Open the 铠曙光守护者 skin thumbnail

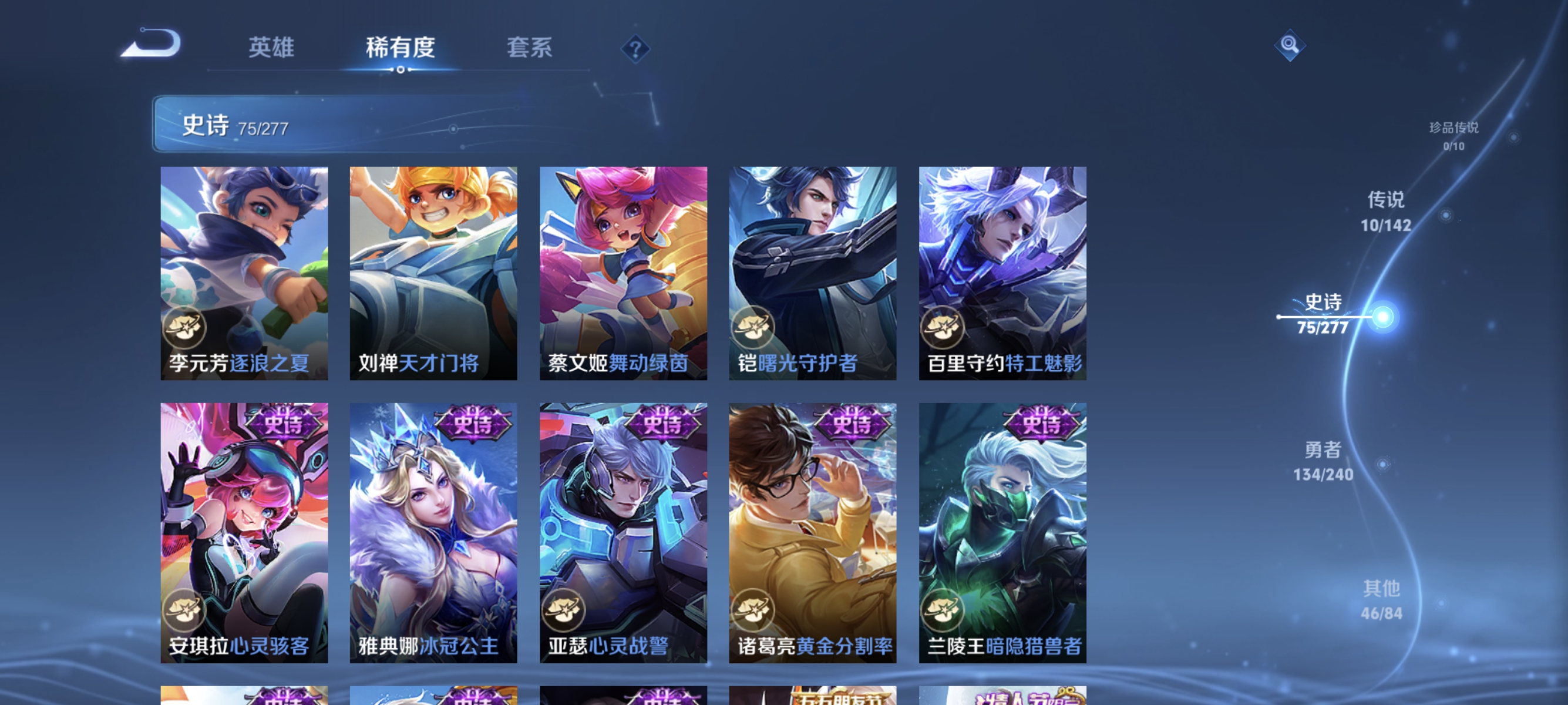[814, 273]
